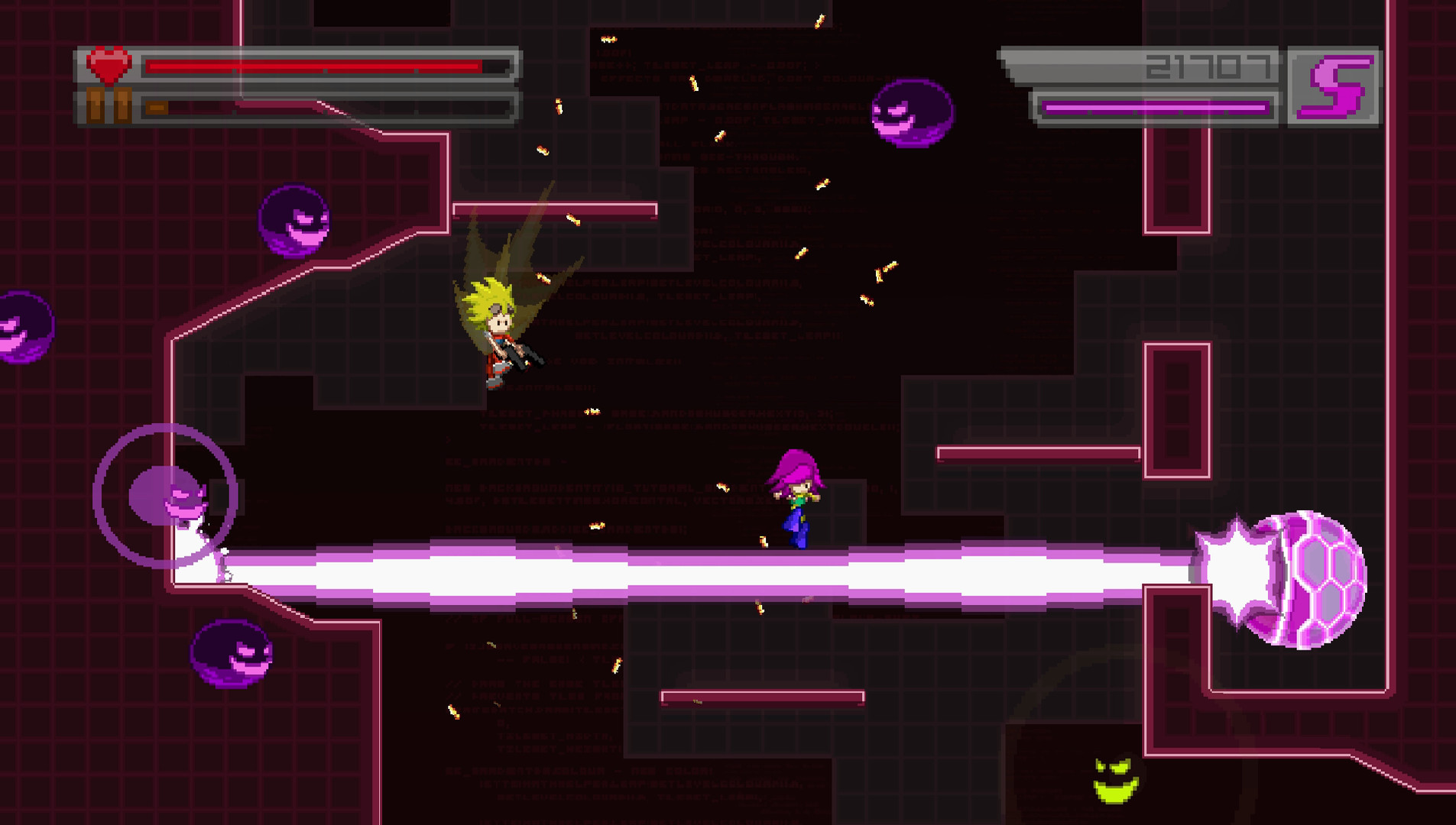Click the red heart health icon
Screen dimensions: 1456x825
click(x=107, y=66)
